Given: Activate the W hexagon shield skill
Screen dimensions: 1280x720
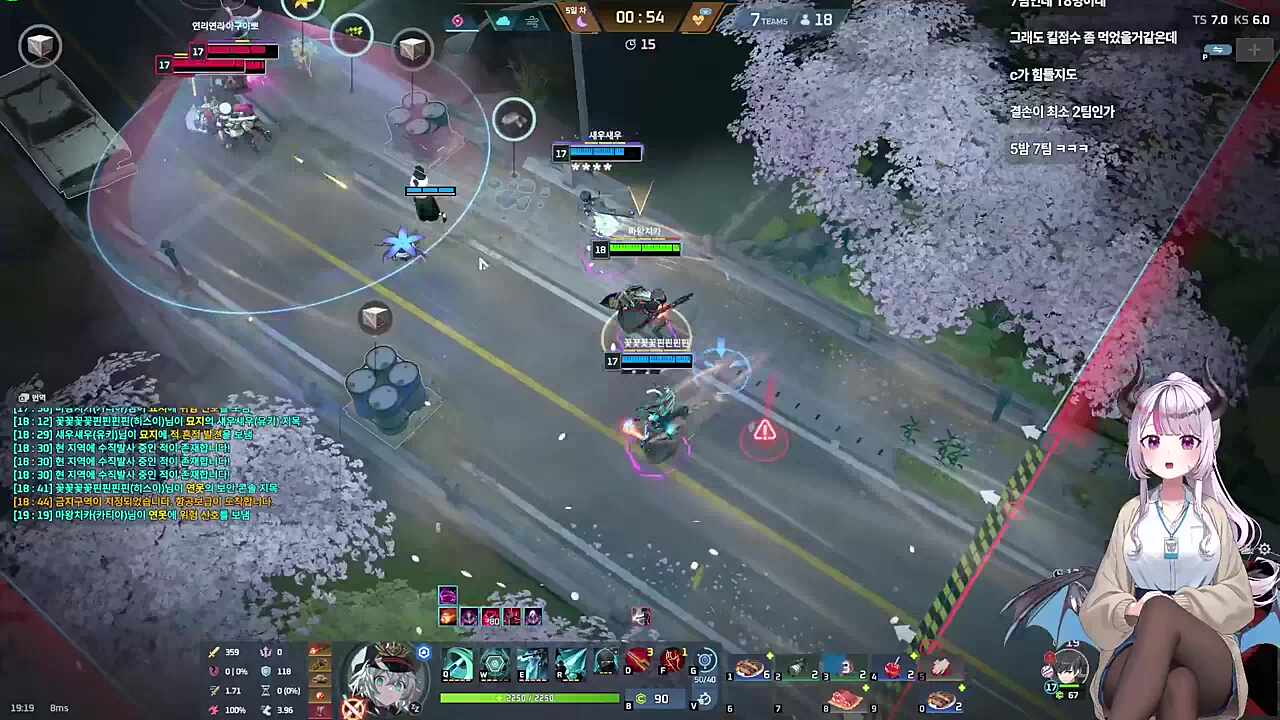Looking at the screenshot, I should (495, 663).
